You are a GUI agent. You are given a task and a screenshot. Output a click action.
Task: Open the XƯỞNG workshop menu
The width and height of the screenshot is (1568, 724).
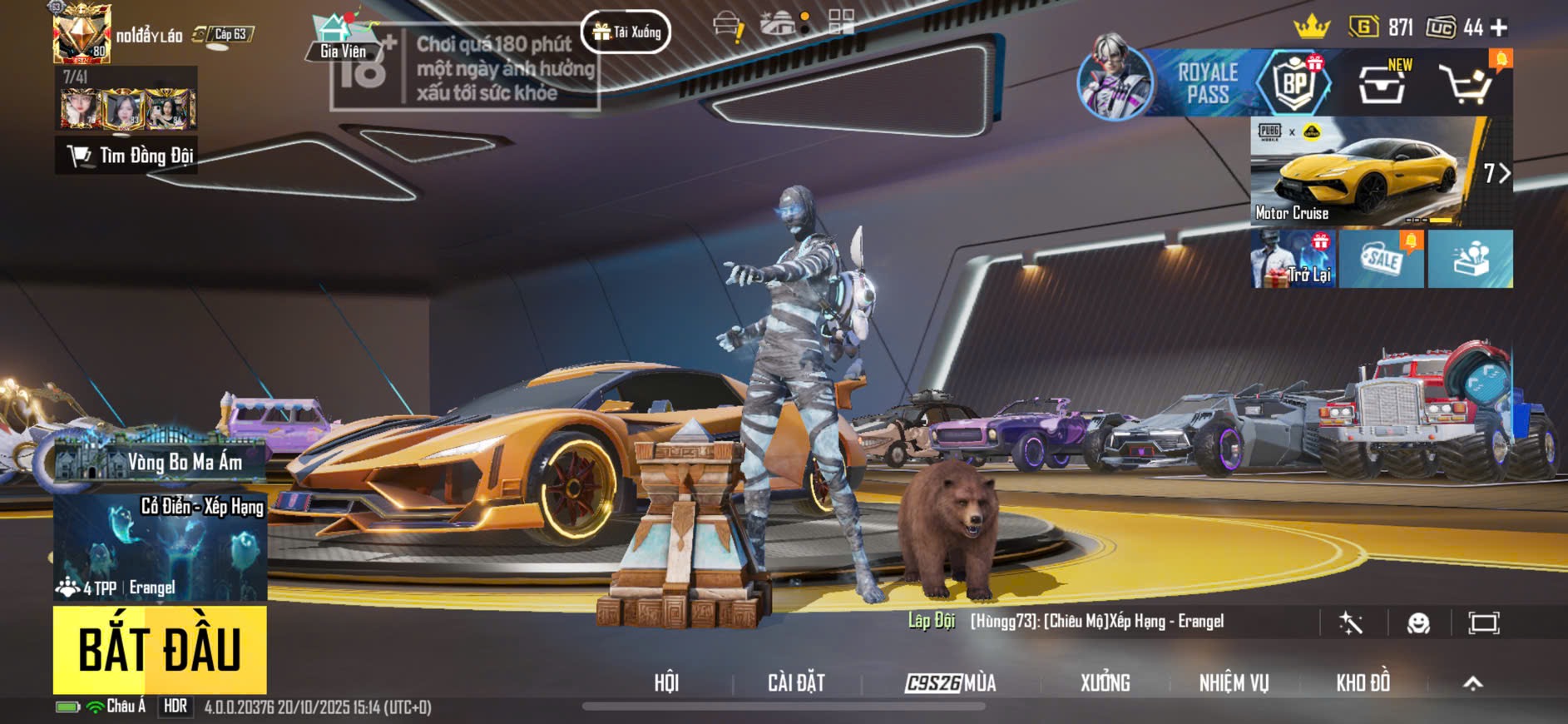[x=1105, y=683]
